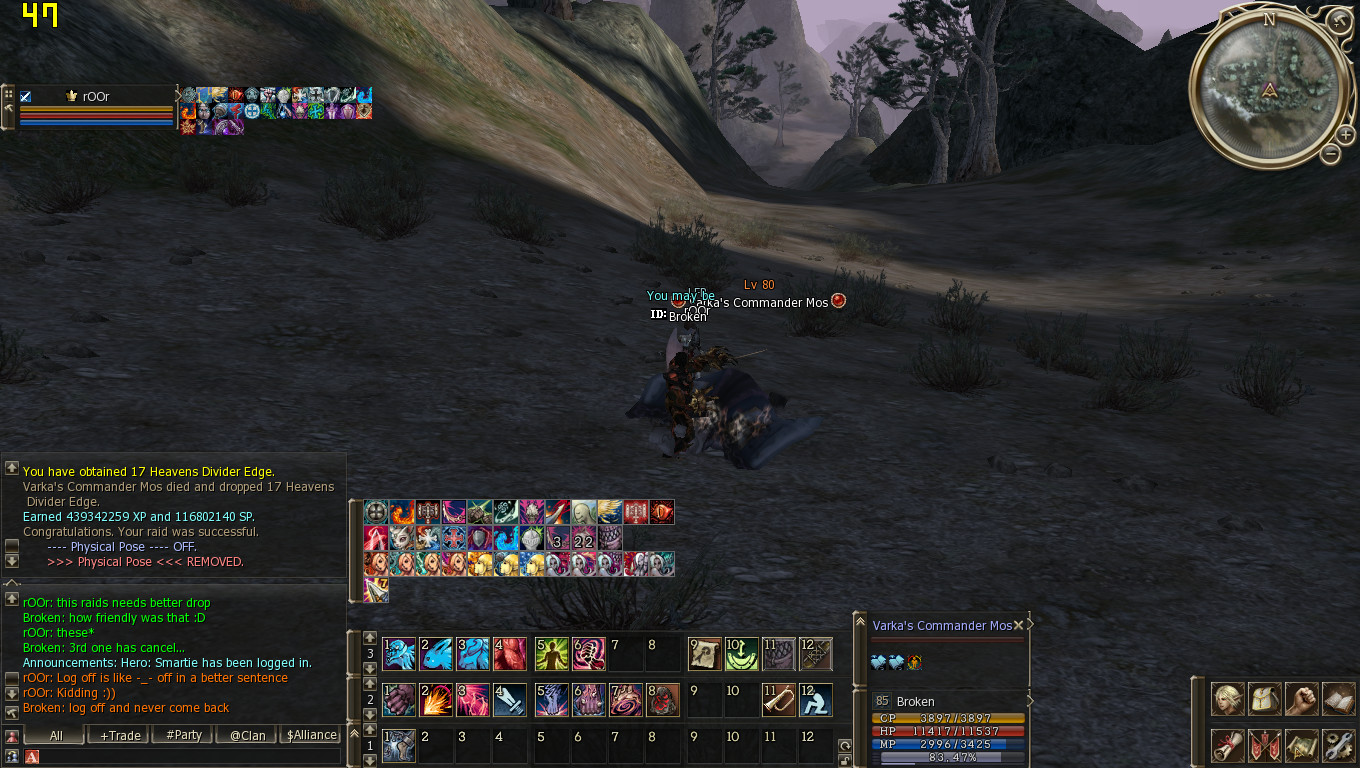Open Options using the wrench icon
The width and height of the screenshot is (1360, 768).
(x=1337, y=745)
